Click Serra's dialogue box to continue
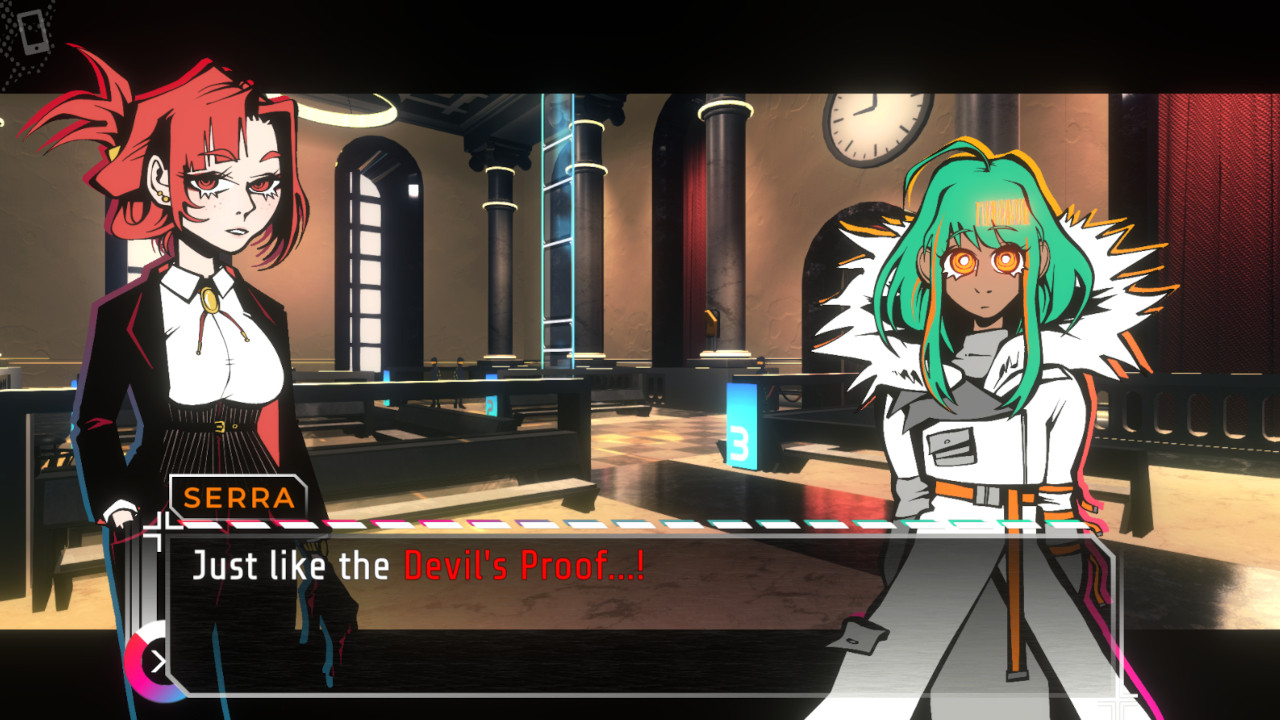Screen dimensions: 1280x720 (x=640, y=612)
